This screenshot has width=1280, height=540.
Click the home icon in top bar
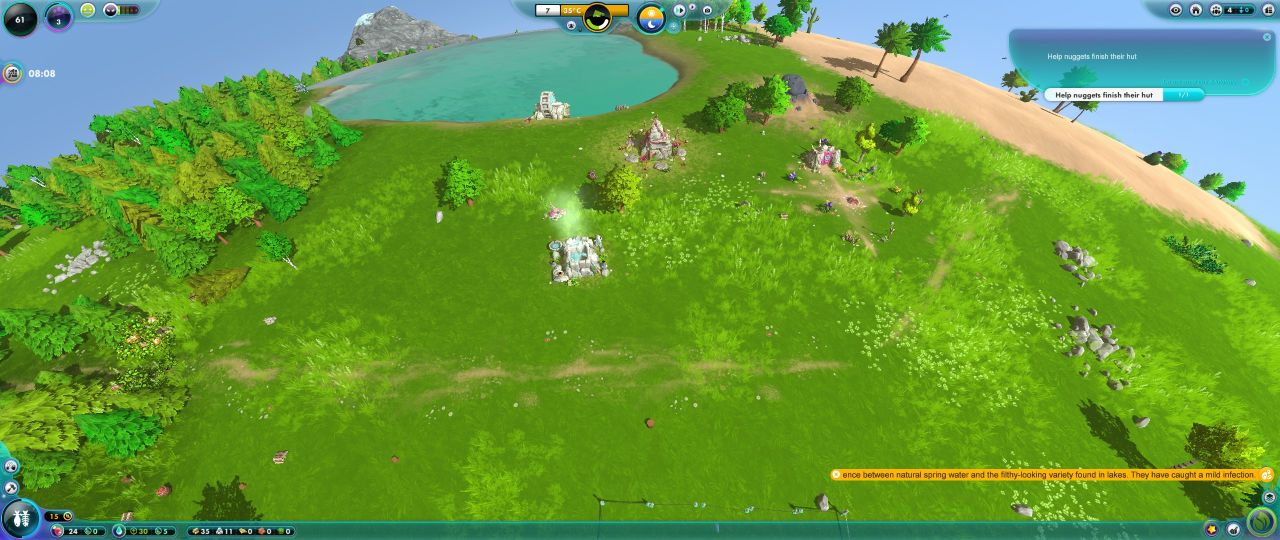coord(1196,10)
